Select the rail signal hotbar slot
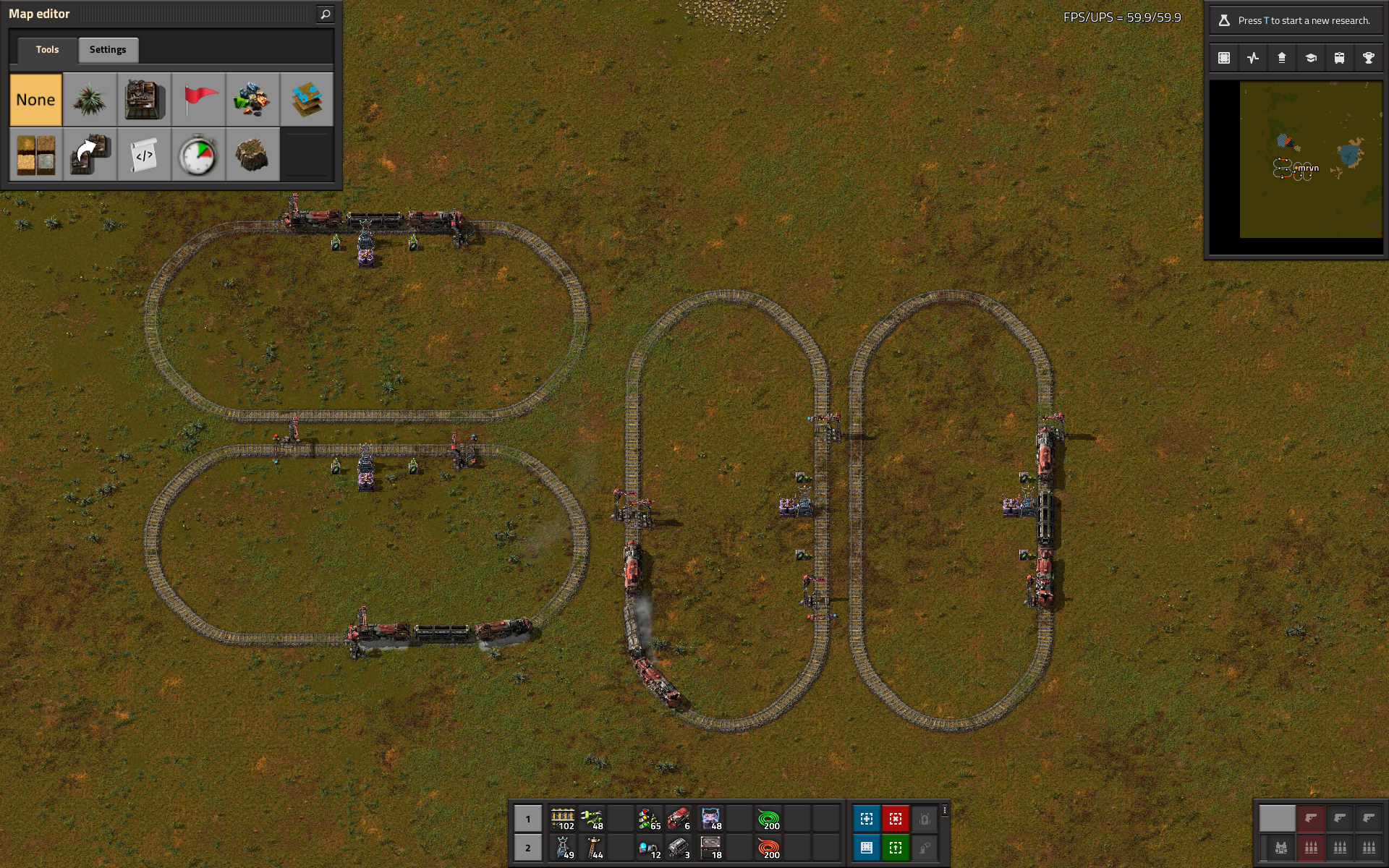Image resolution: width=1389 pixels, height=868 pixels. [649, 819]
